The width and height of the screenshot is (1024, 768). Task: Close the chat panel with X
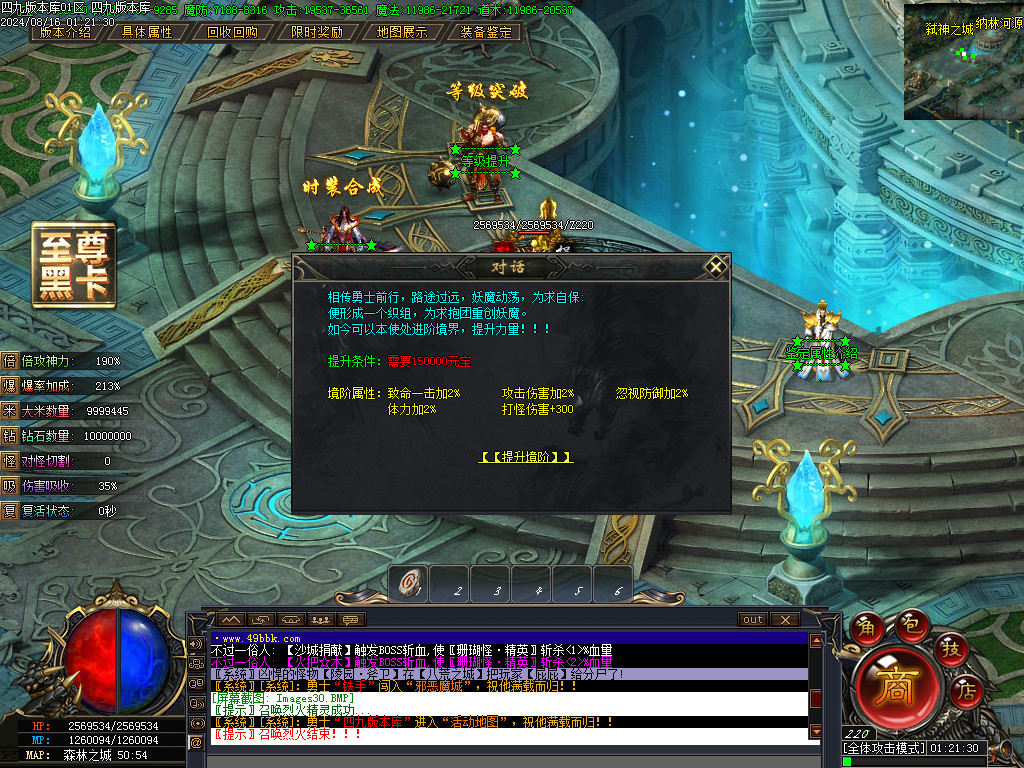(784, 620)
